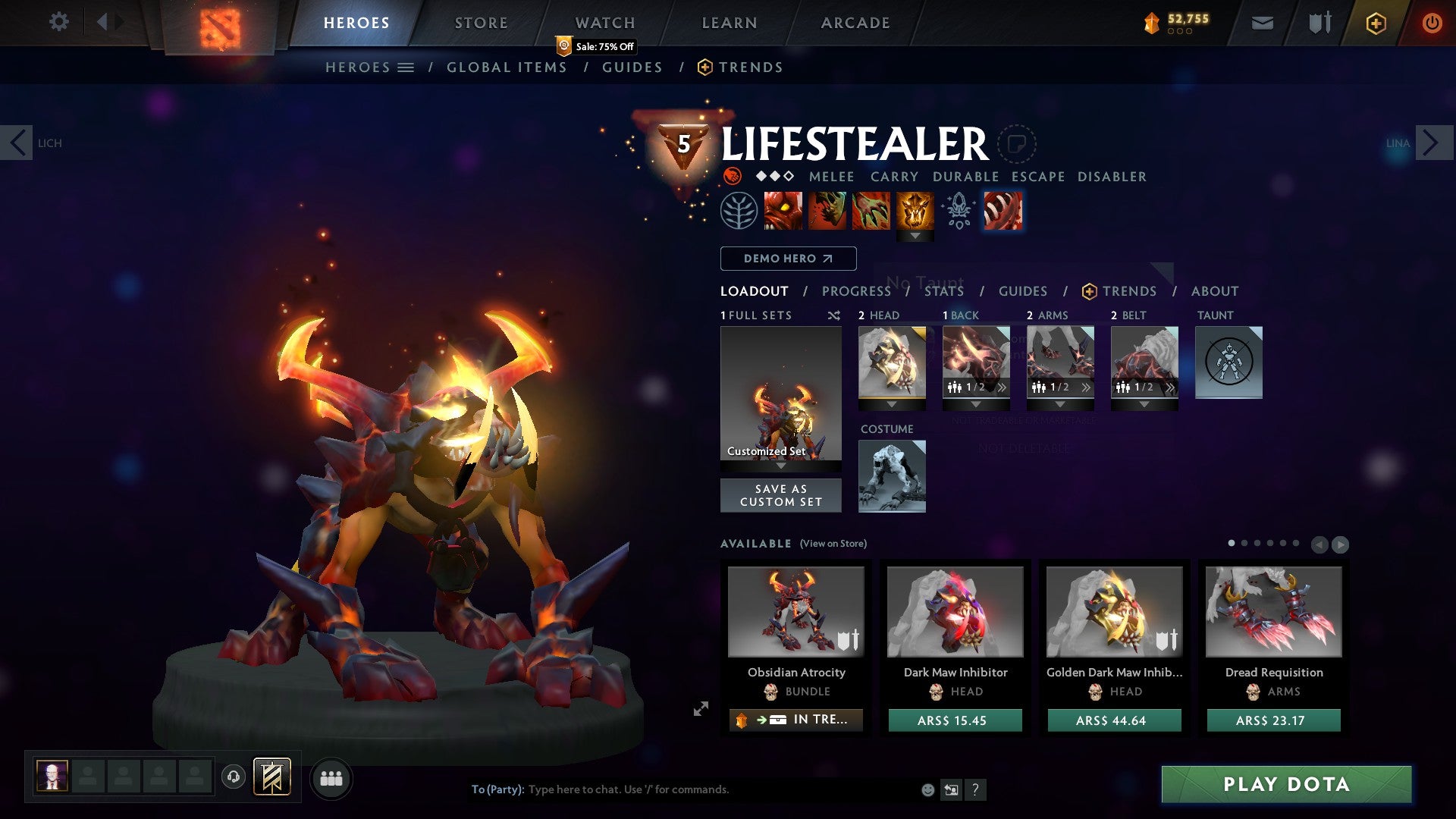Expand the Heroes hamburger menu
The image size is (1456, 819).
tap(406, 67)
